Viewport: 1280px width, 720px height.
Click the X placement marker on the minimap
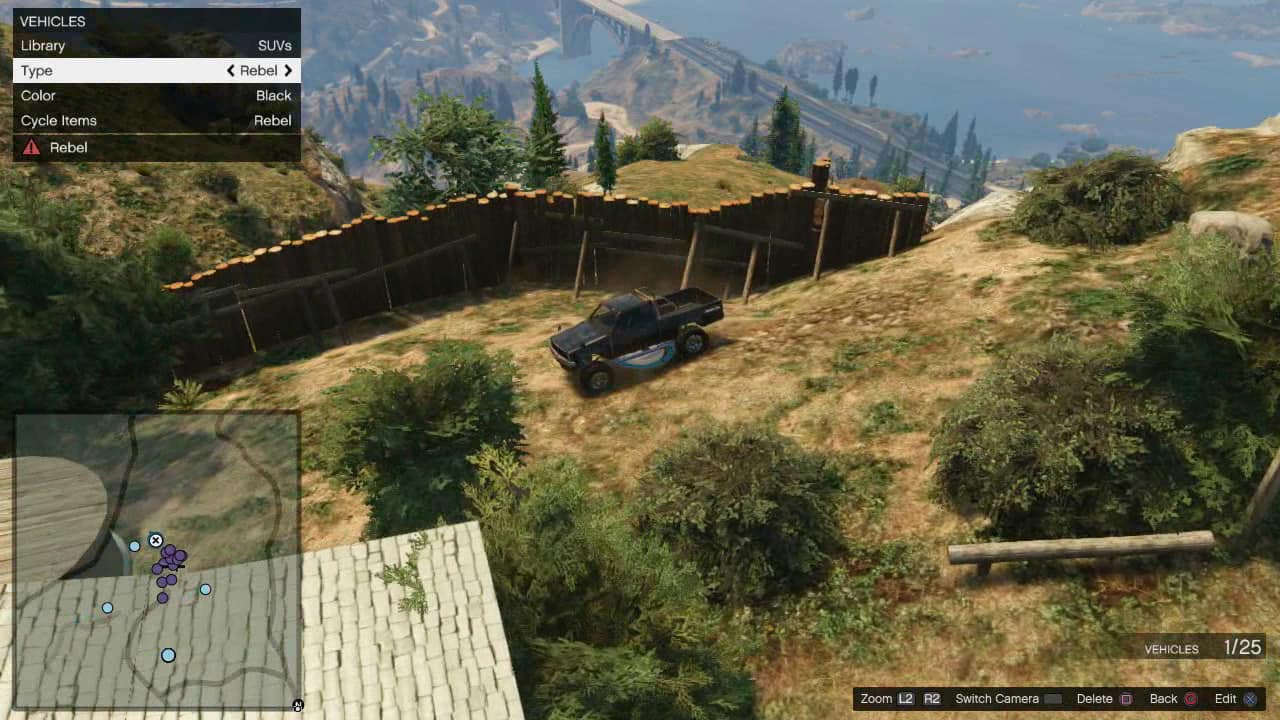(x=156, y=540)
